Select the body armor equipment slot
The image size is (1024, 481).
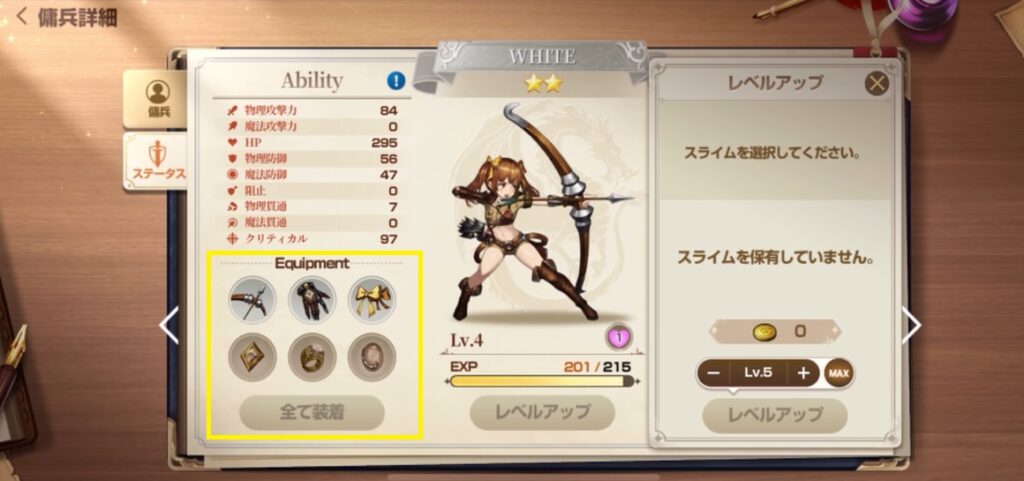[312, 299]
